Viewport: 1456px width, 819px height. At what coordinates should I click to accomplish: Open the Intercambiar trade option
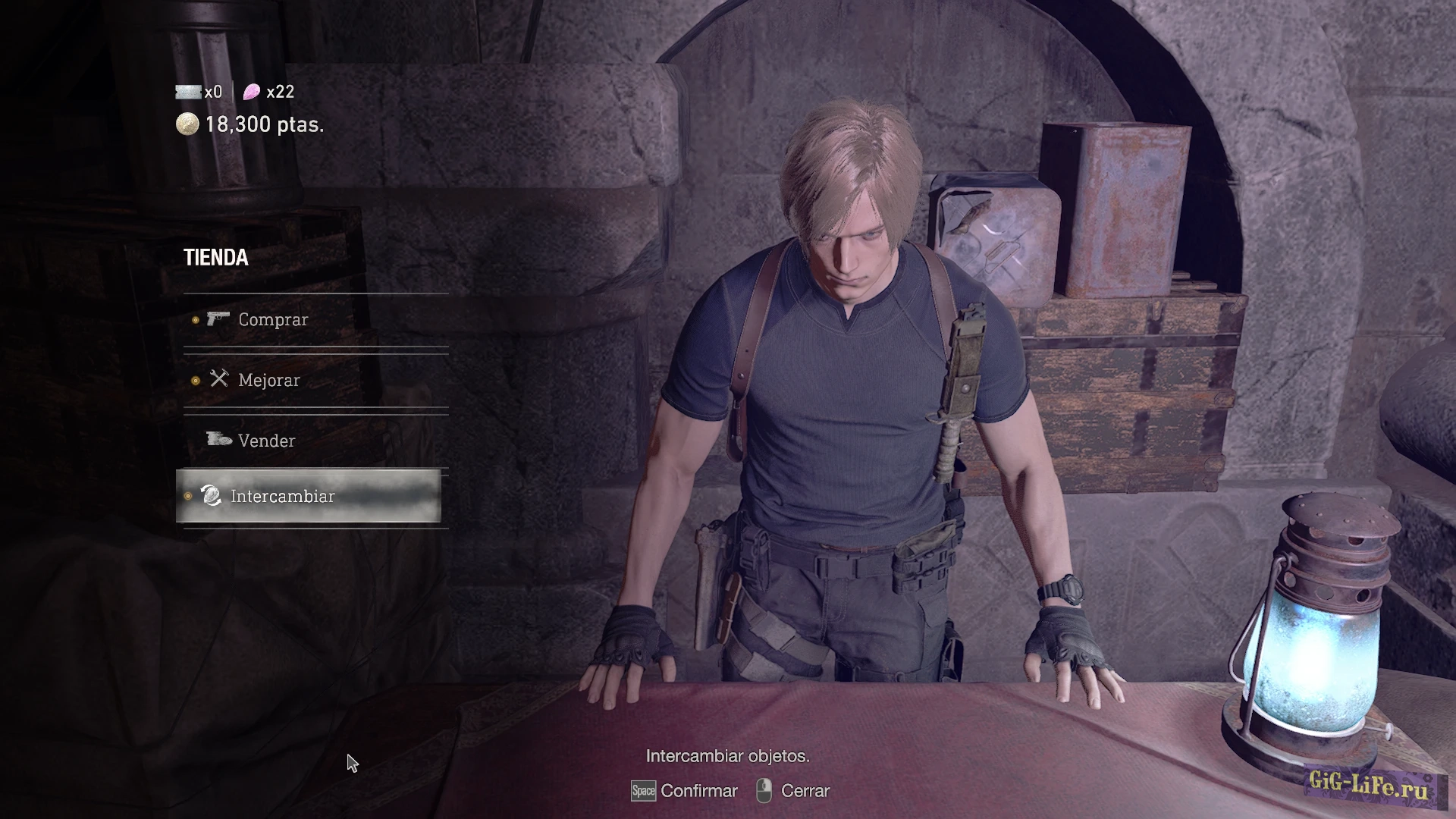click(x=282, y=497)
